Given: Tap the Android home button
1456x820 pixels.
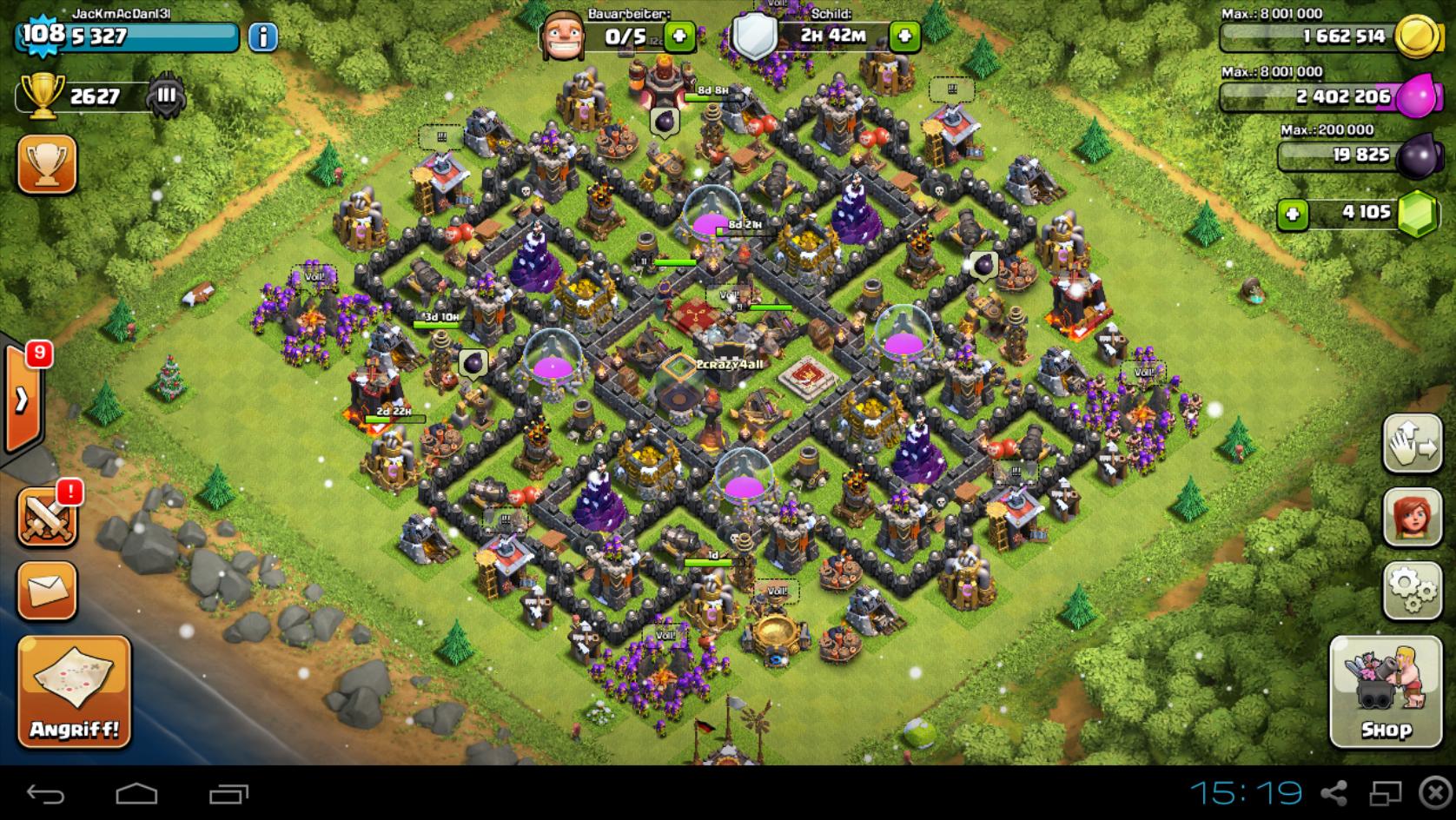Looking at the screenshot, I should pos(136,793).
